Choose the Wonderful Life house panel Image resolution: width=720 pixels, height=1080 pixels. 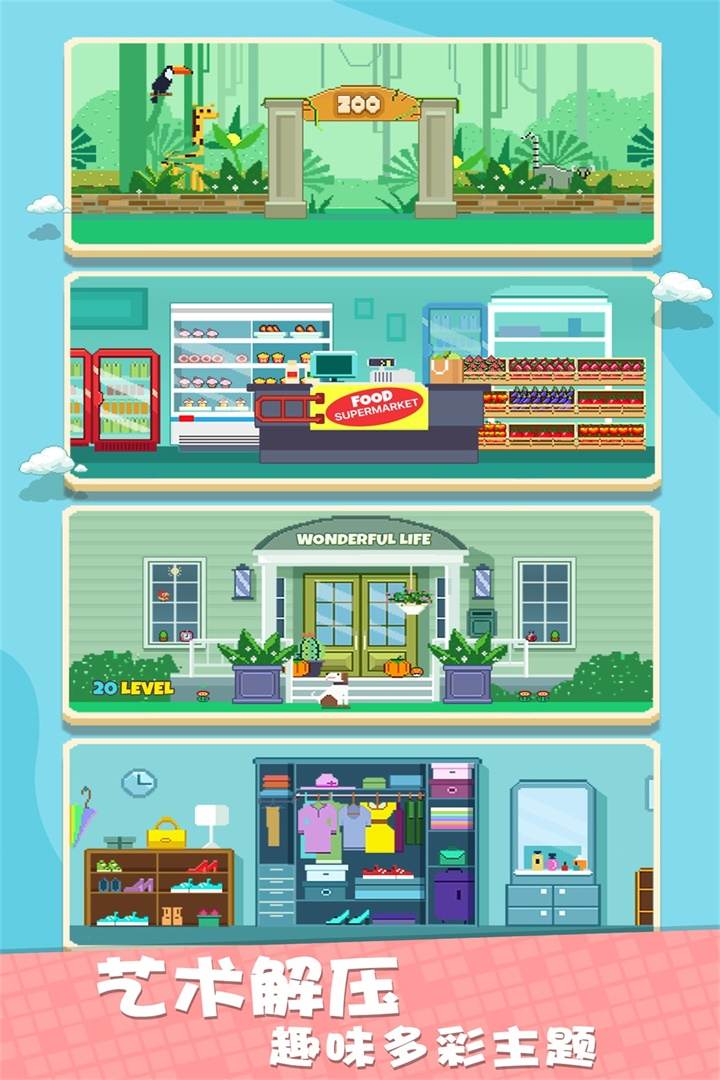pos(360,612)
